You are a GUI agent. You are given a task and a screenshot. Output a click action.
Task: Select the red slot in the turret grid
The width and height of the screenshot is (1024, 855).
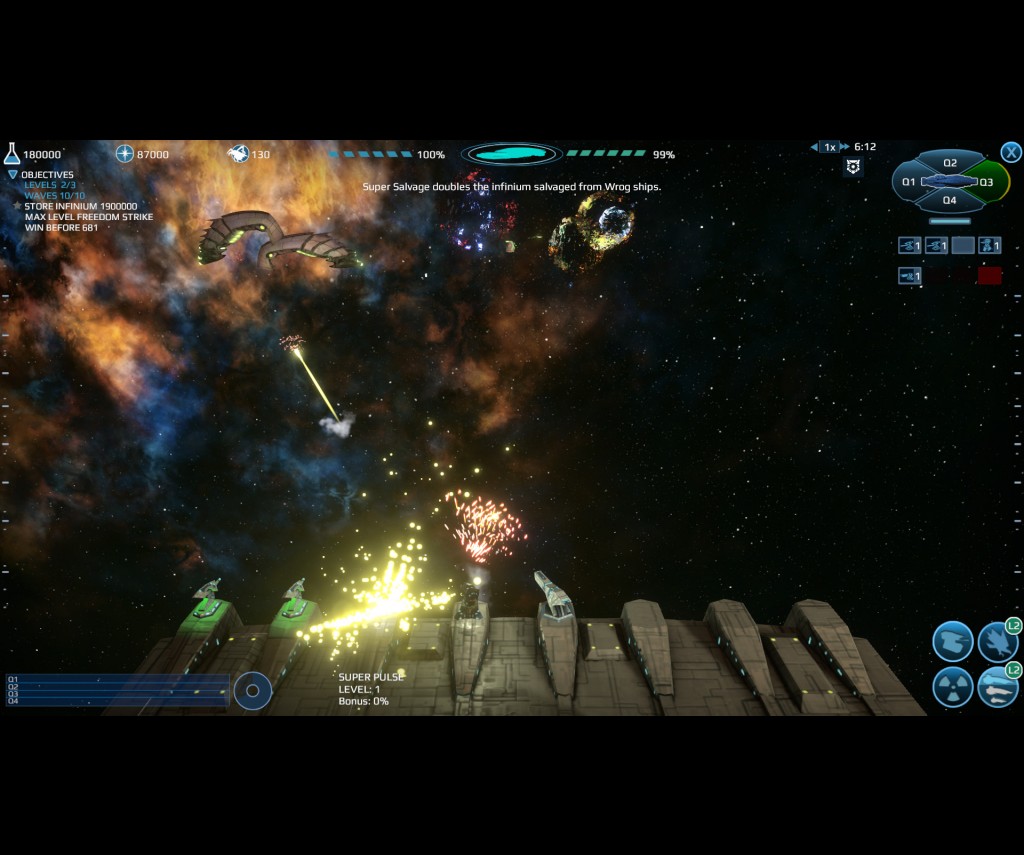coord(989,276)
